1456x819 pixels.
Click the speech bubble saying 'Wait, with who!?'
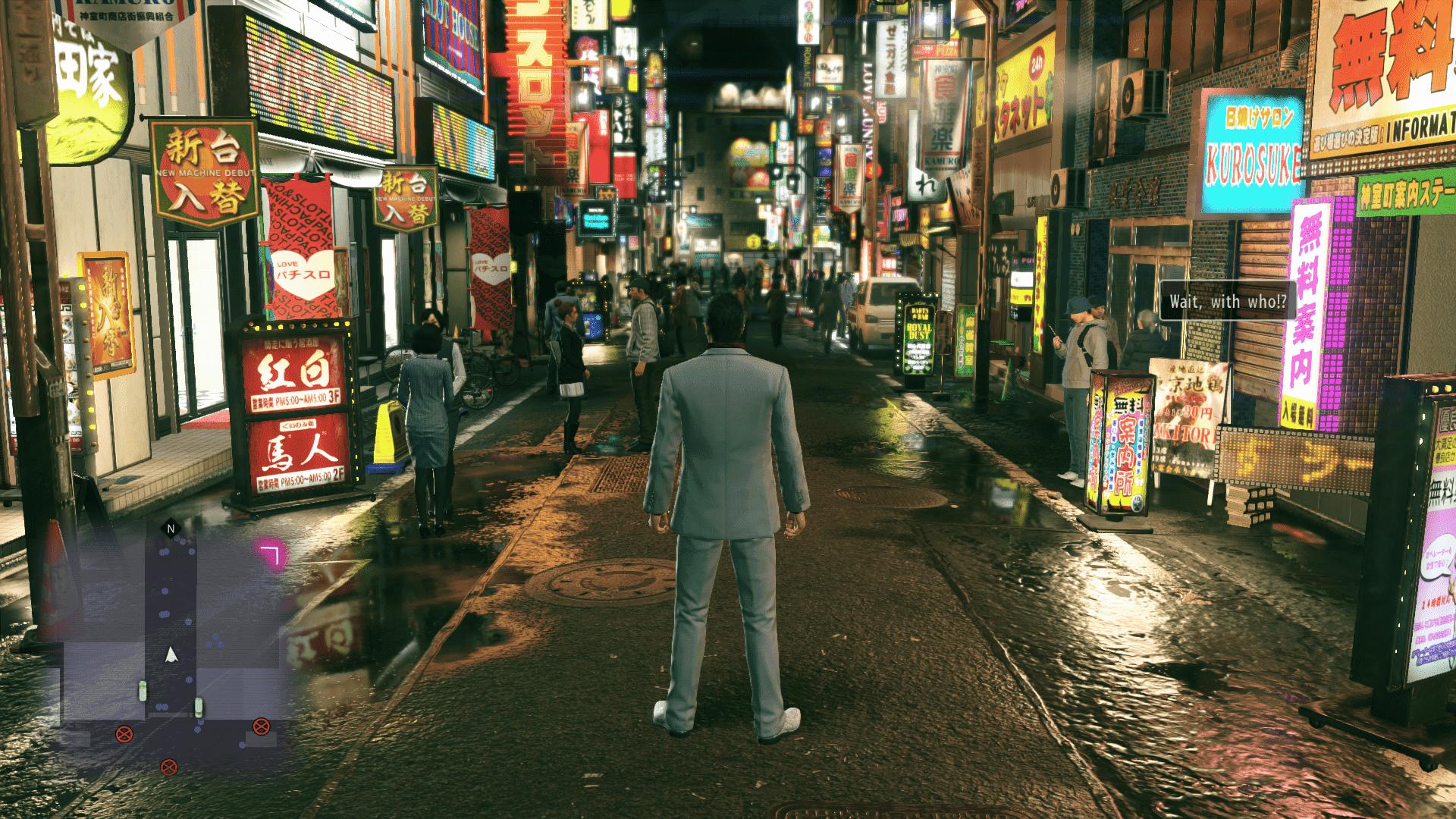pos(1228,301)
